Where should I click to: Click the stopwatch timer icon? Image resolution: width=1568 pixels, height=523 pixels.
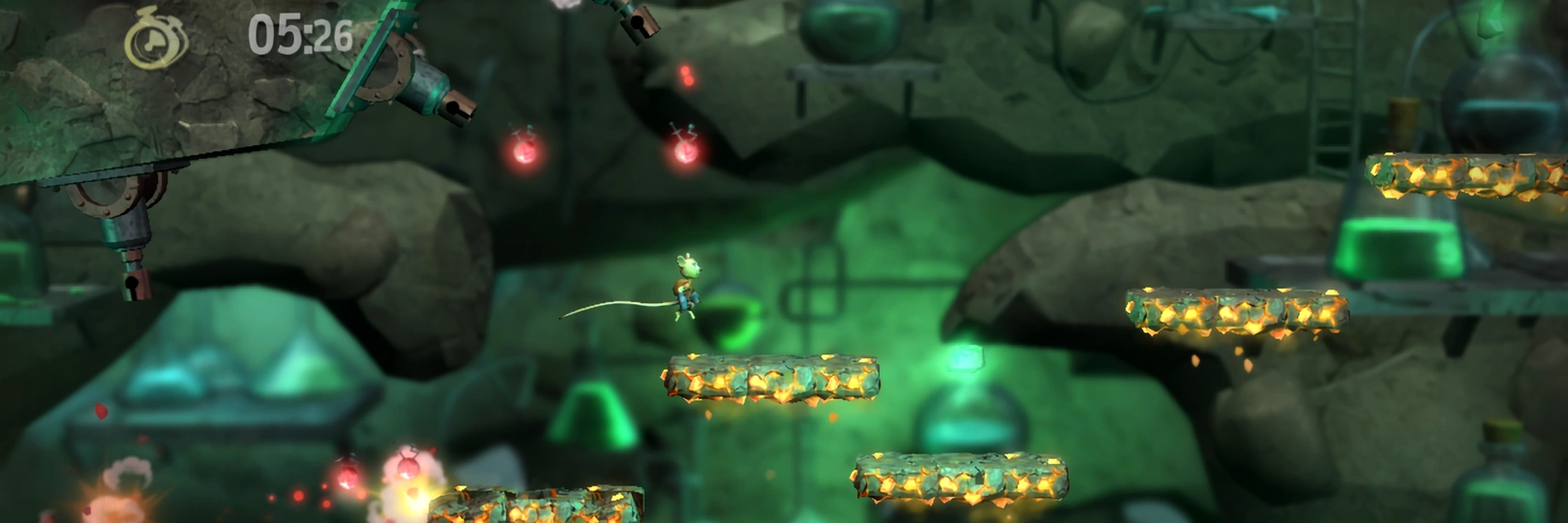155,40
